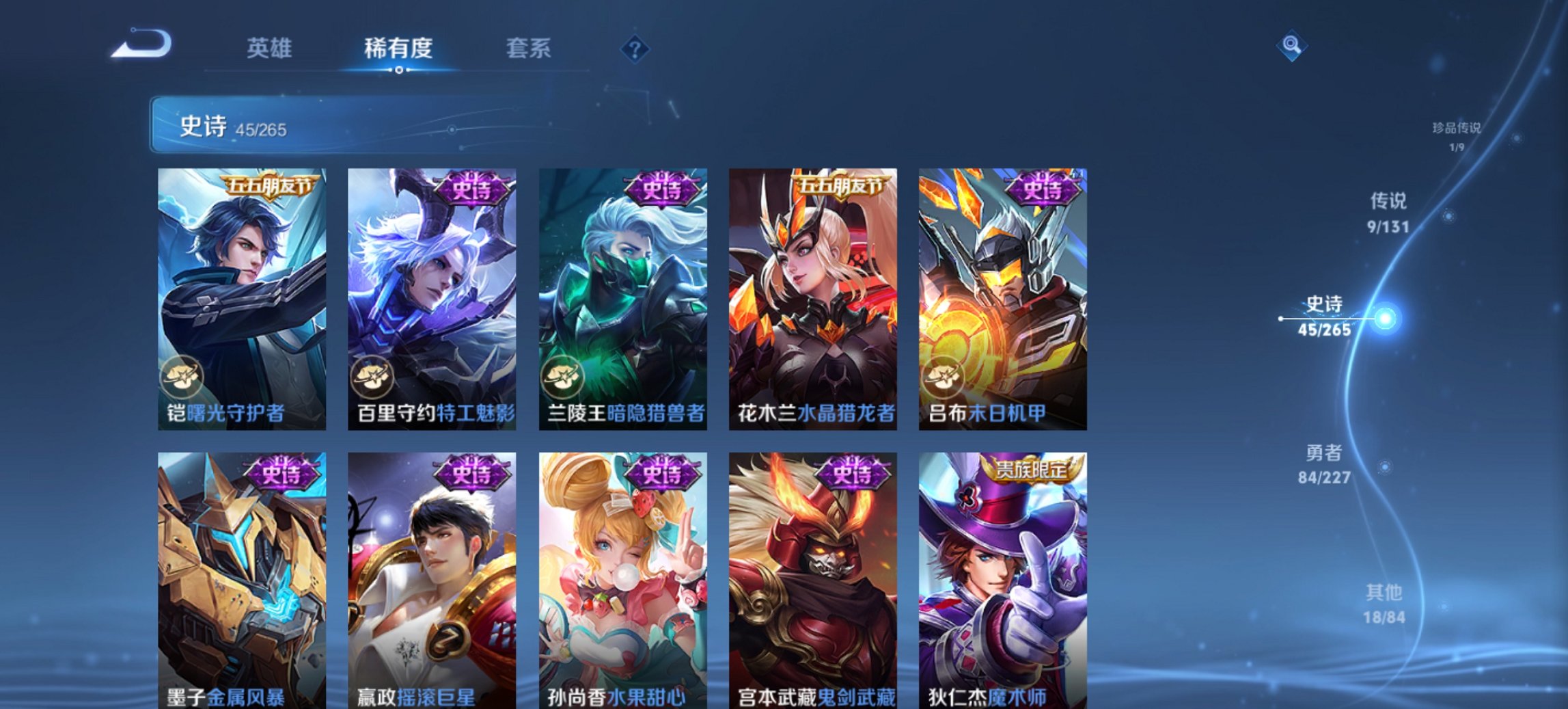Click the fragment icon on 兰陵王暗隐猎兽者 card

562,377
